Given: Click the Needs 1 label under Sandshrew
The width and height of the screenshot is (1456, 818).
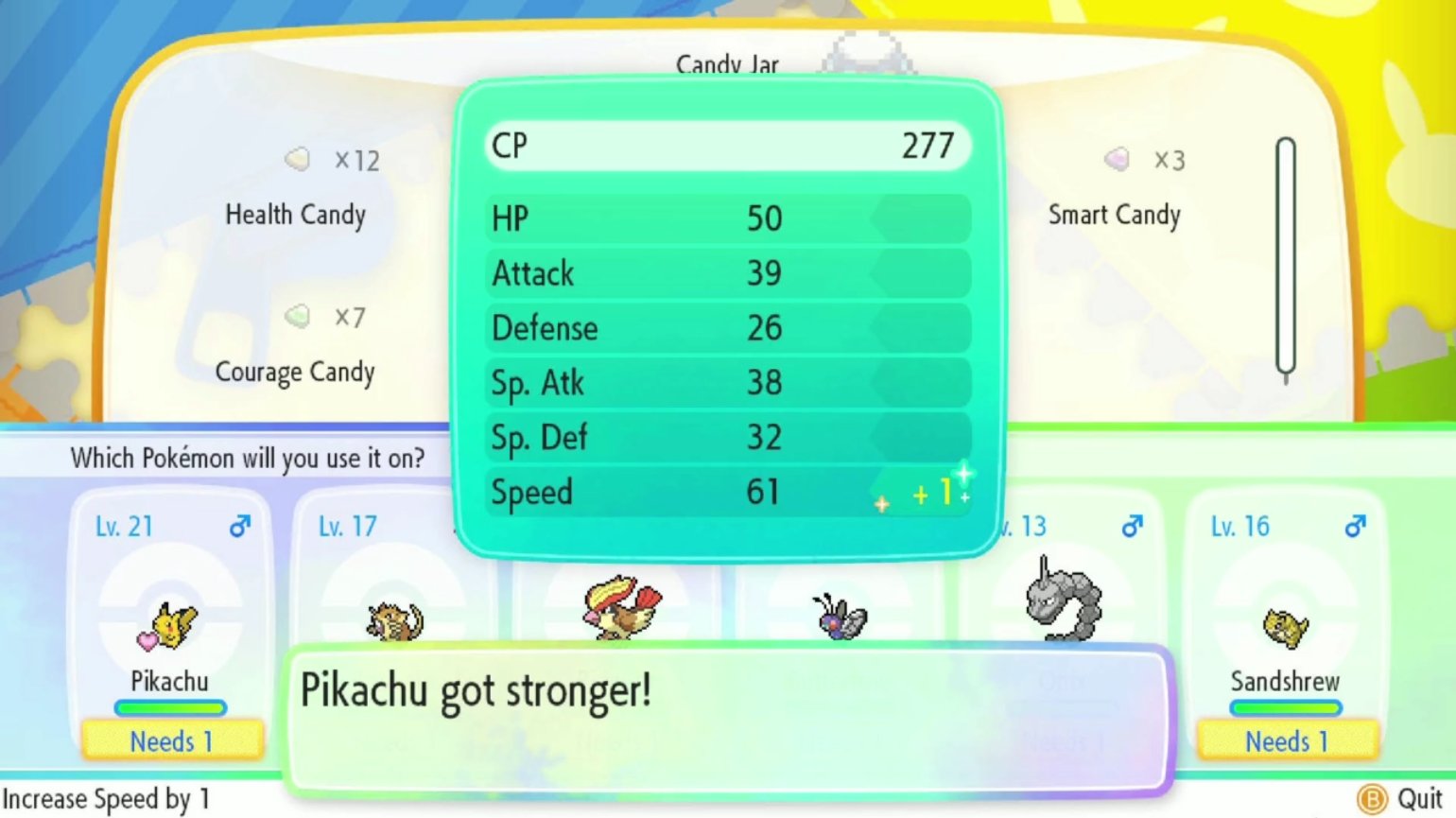Looking at the screenshot, I should [1287, 741].
